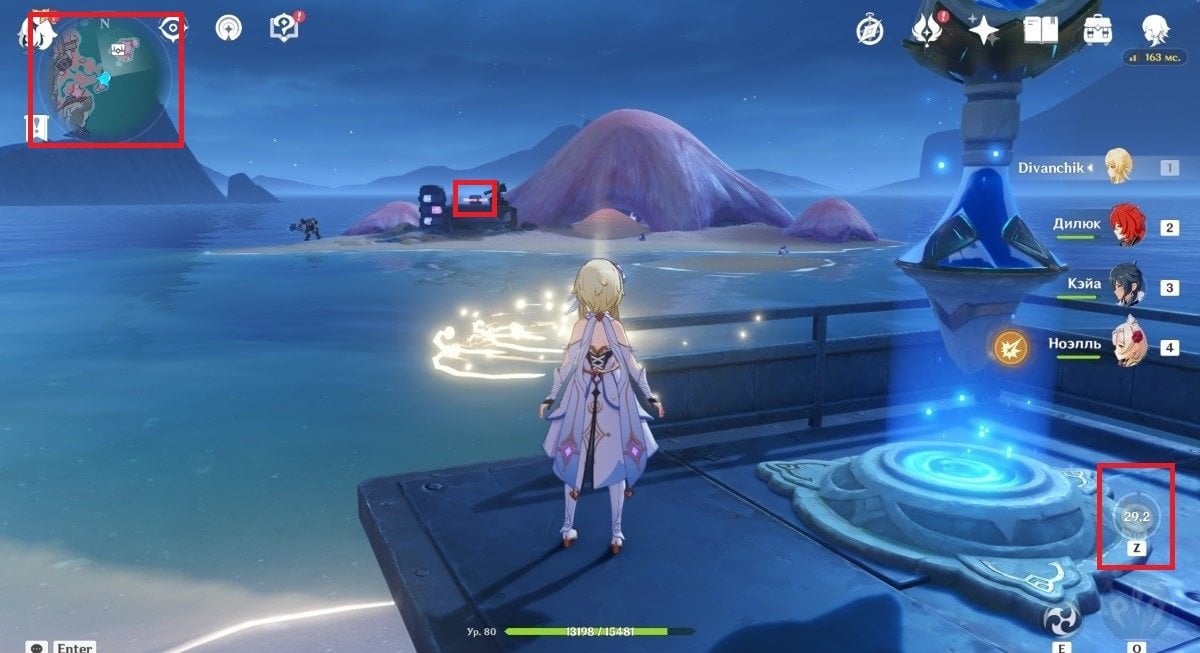
Task: Open the character profile head icon
Action: (1156, 29)
